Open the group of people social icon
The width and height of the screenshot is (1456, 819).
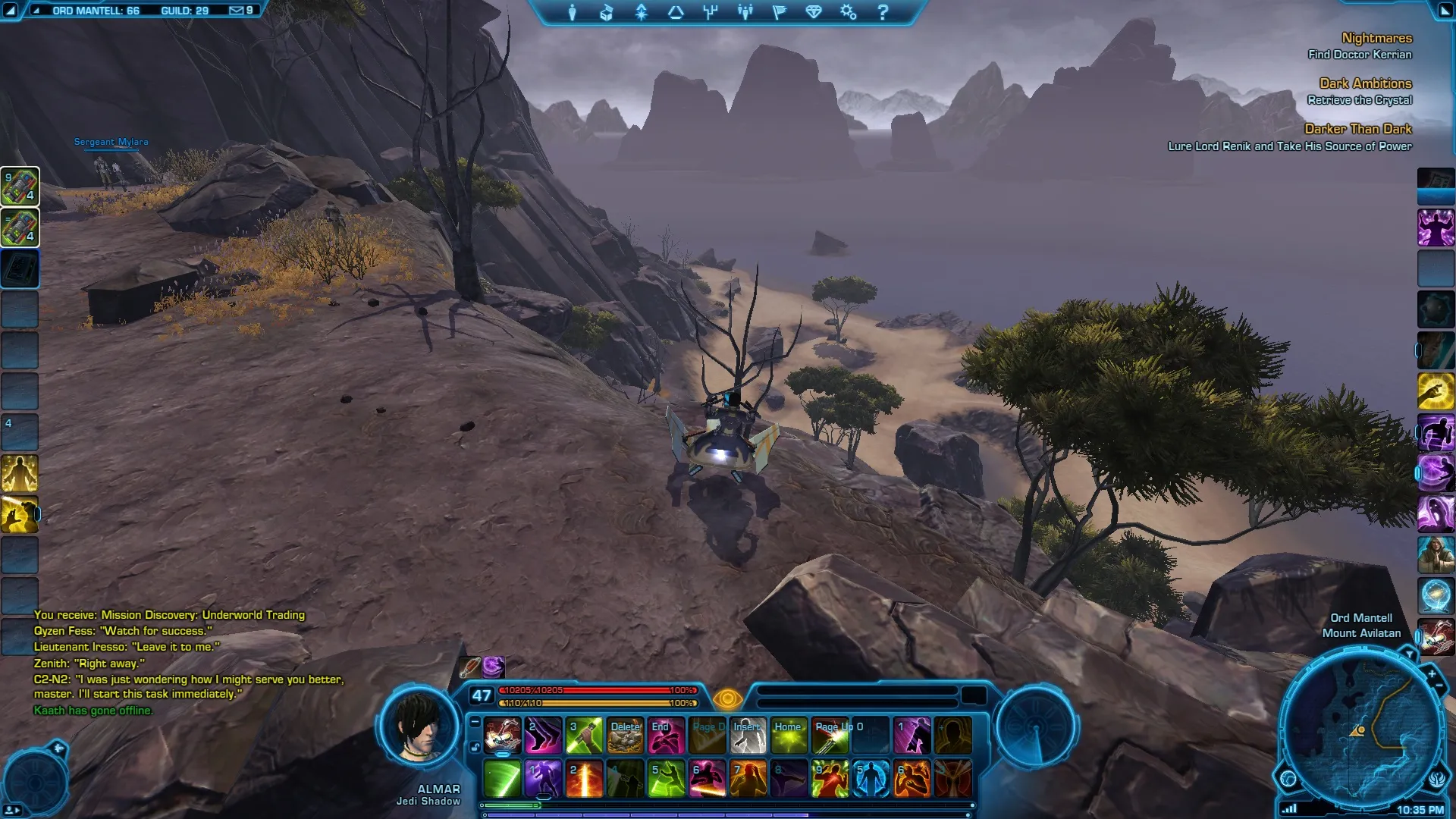click(745, 12)
